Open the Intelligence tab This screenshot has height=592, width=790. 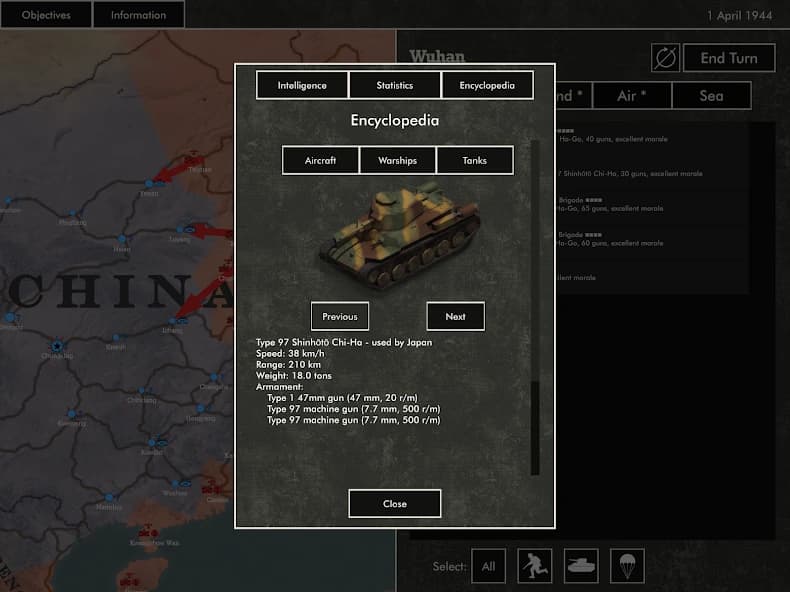tap(302, 85)
